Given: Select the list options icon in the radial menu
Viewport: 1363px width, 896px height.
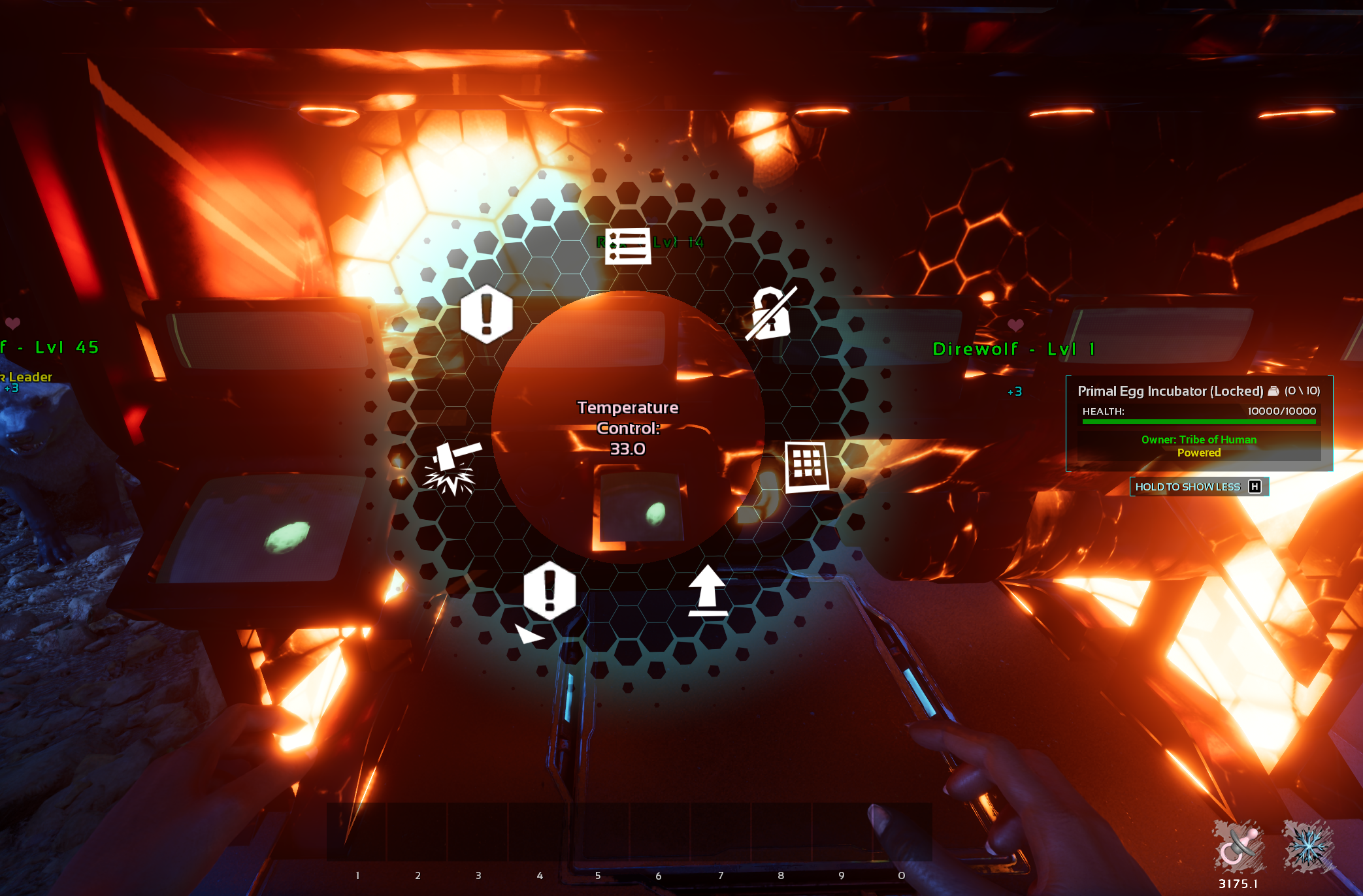Looking at the screenshot, I should [627, 246].
